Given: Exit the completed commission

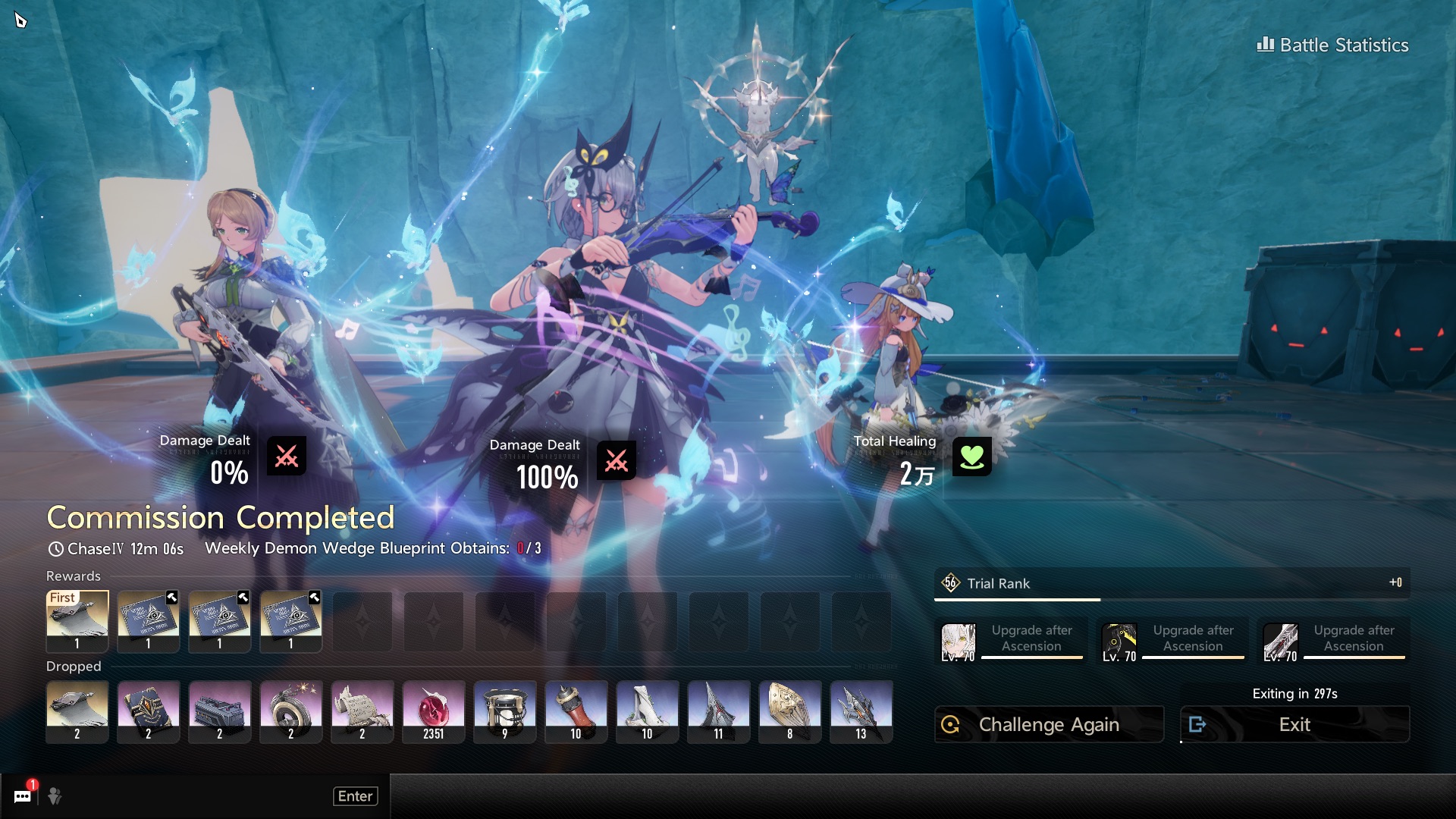Looking at the screenshot, I should click(1294, 725).
